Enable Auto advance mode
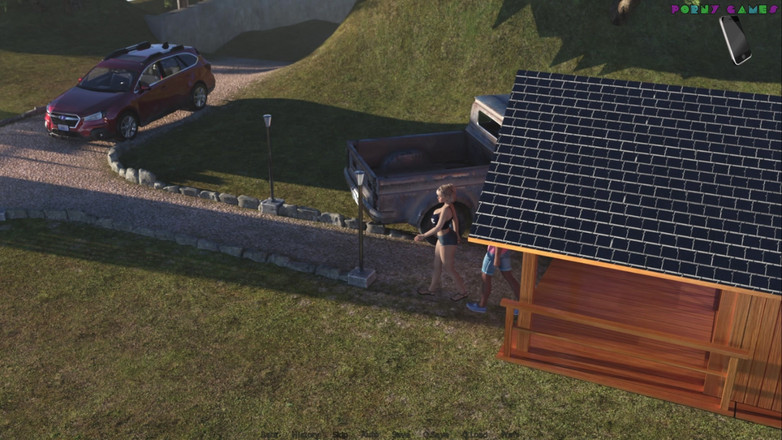The height and width of the screenshot is (440, 782). tap(369, 435)
